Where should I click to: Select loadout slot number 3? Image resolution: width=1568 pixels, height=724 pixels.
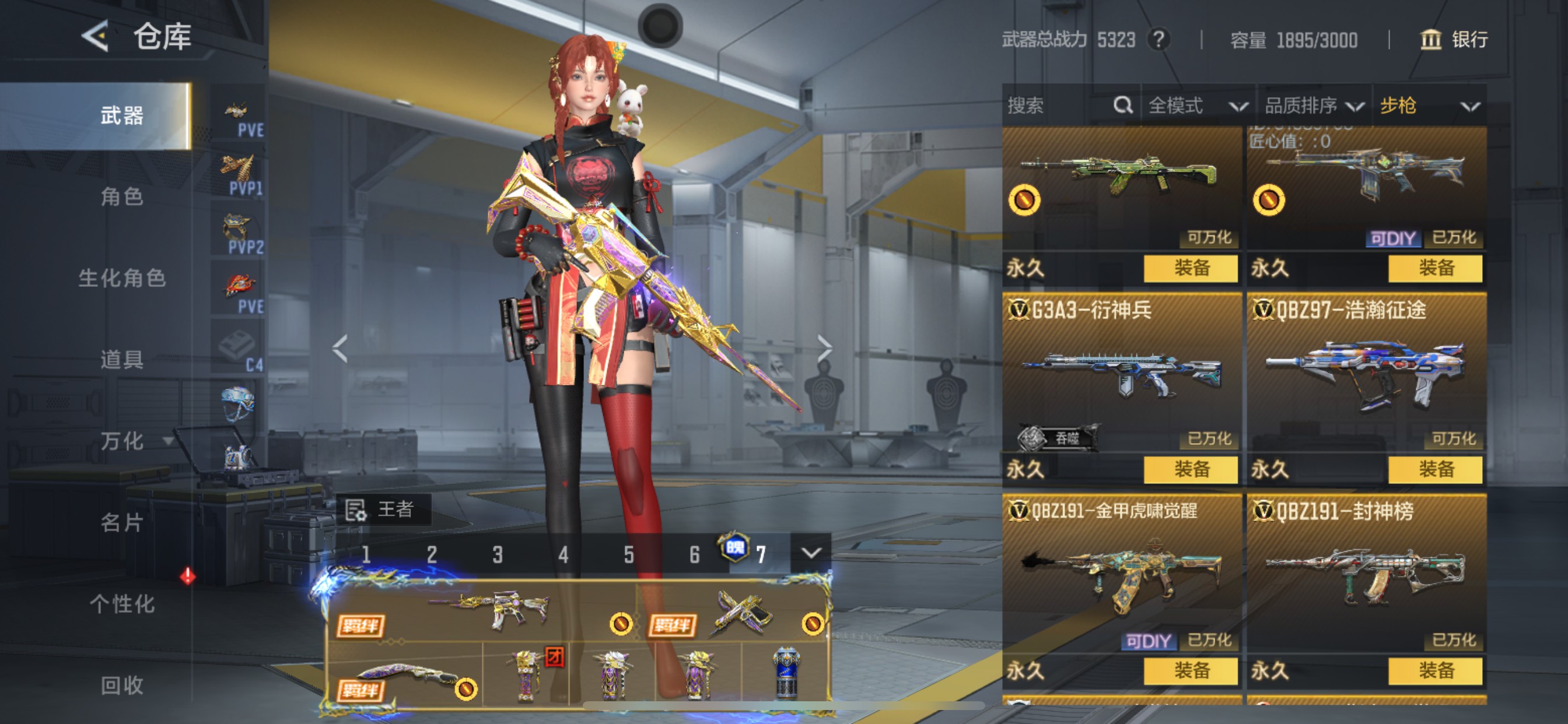click(x=498, y=554)
